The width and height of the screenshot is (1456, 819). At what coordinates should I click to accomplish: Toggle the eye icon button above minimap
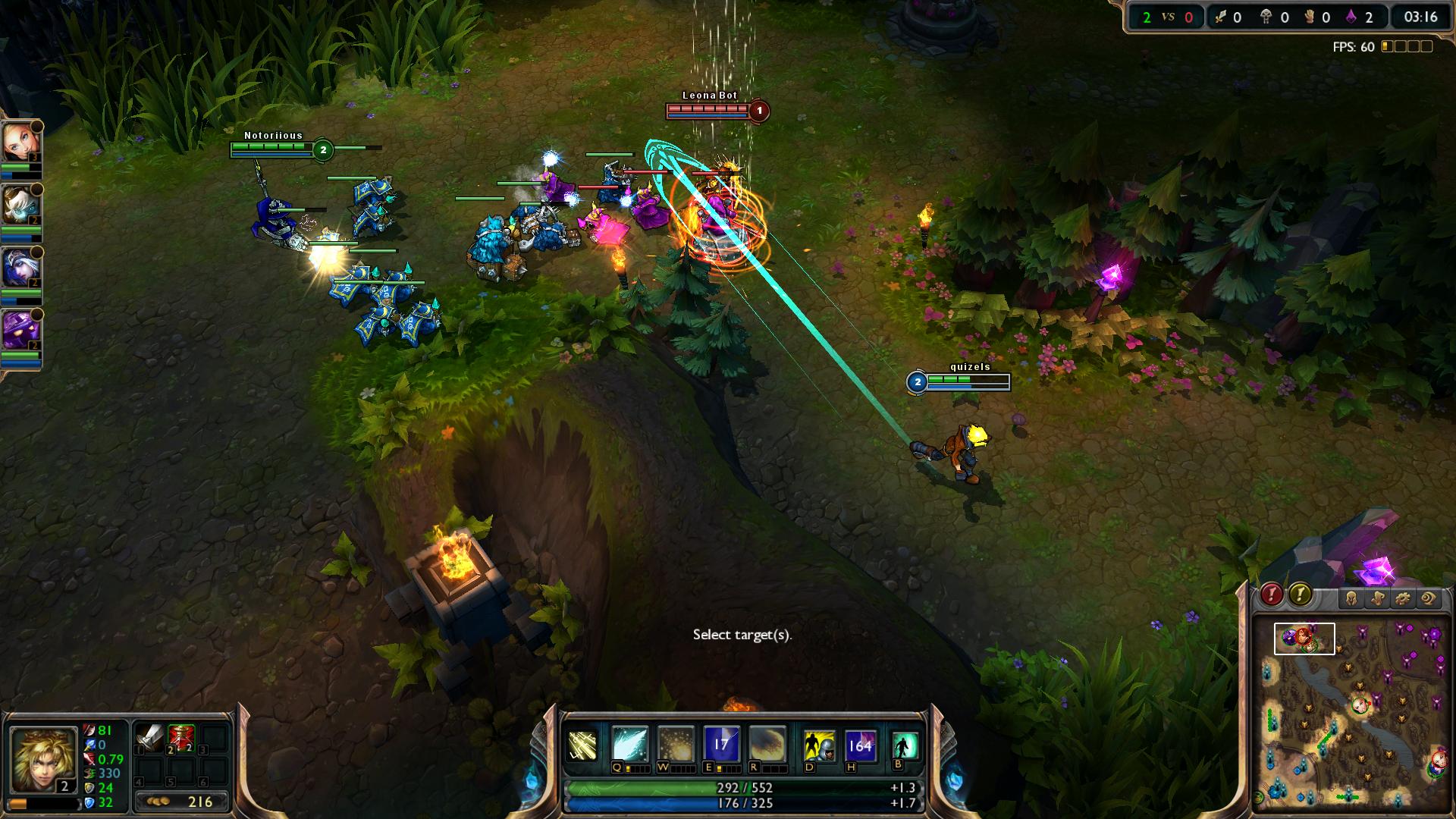(x=1429, y=599)
